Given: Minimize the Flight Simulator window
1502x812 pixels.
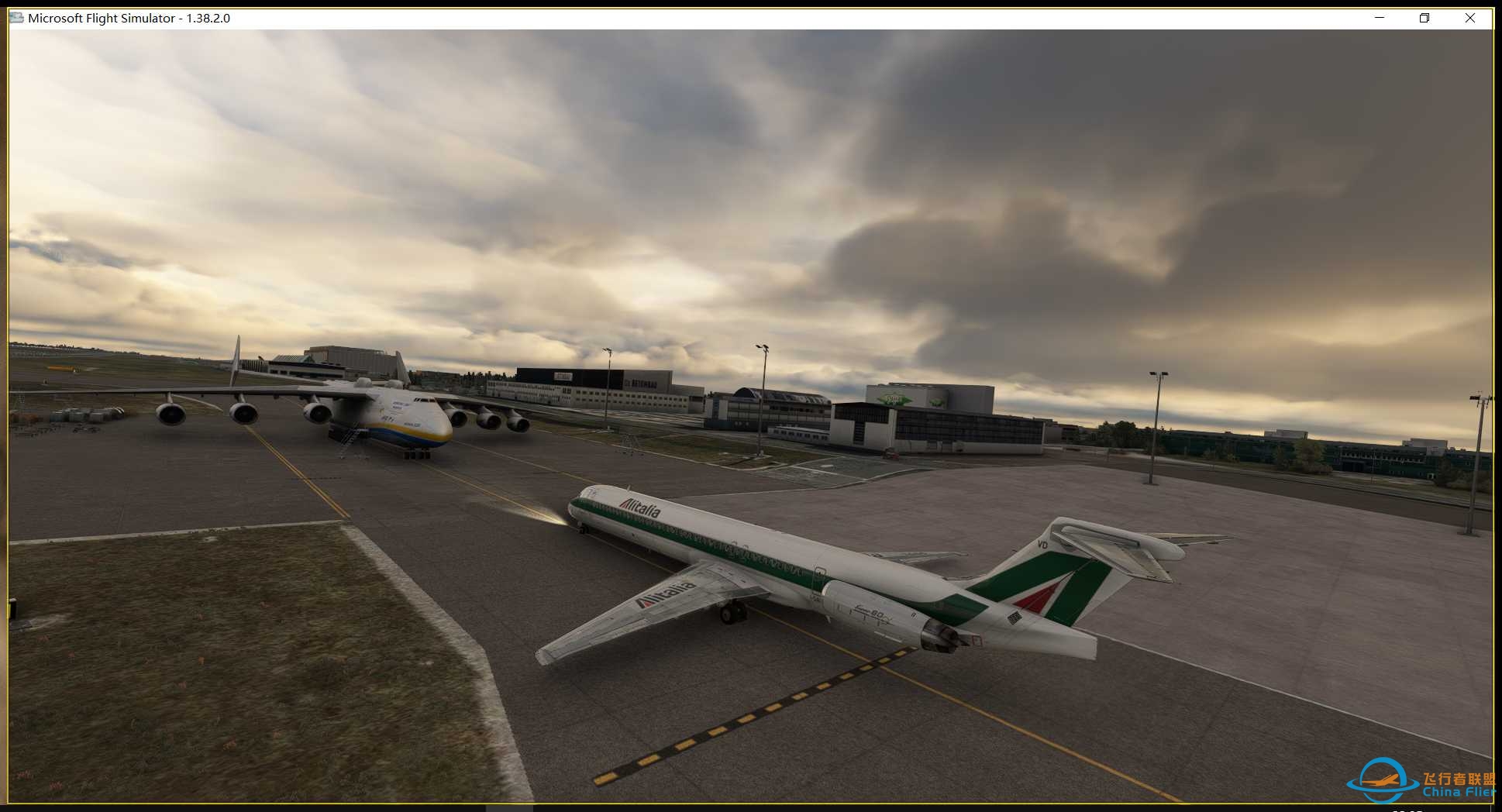Looking at the screenshot, I should pyautogui.click(x=1379, y=17).
